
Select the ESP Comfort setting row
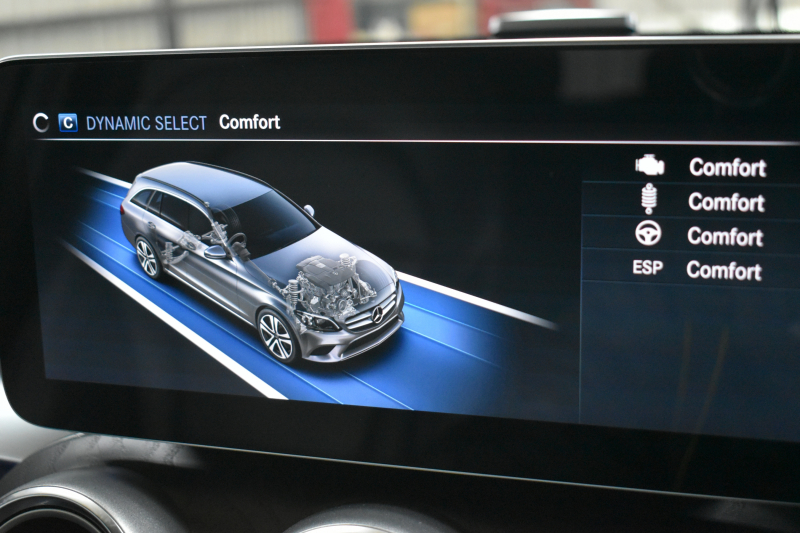700,271
